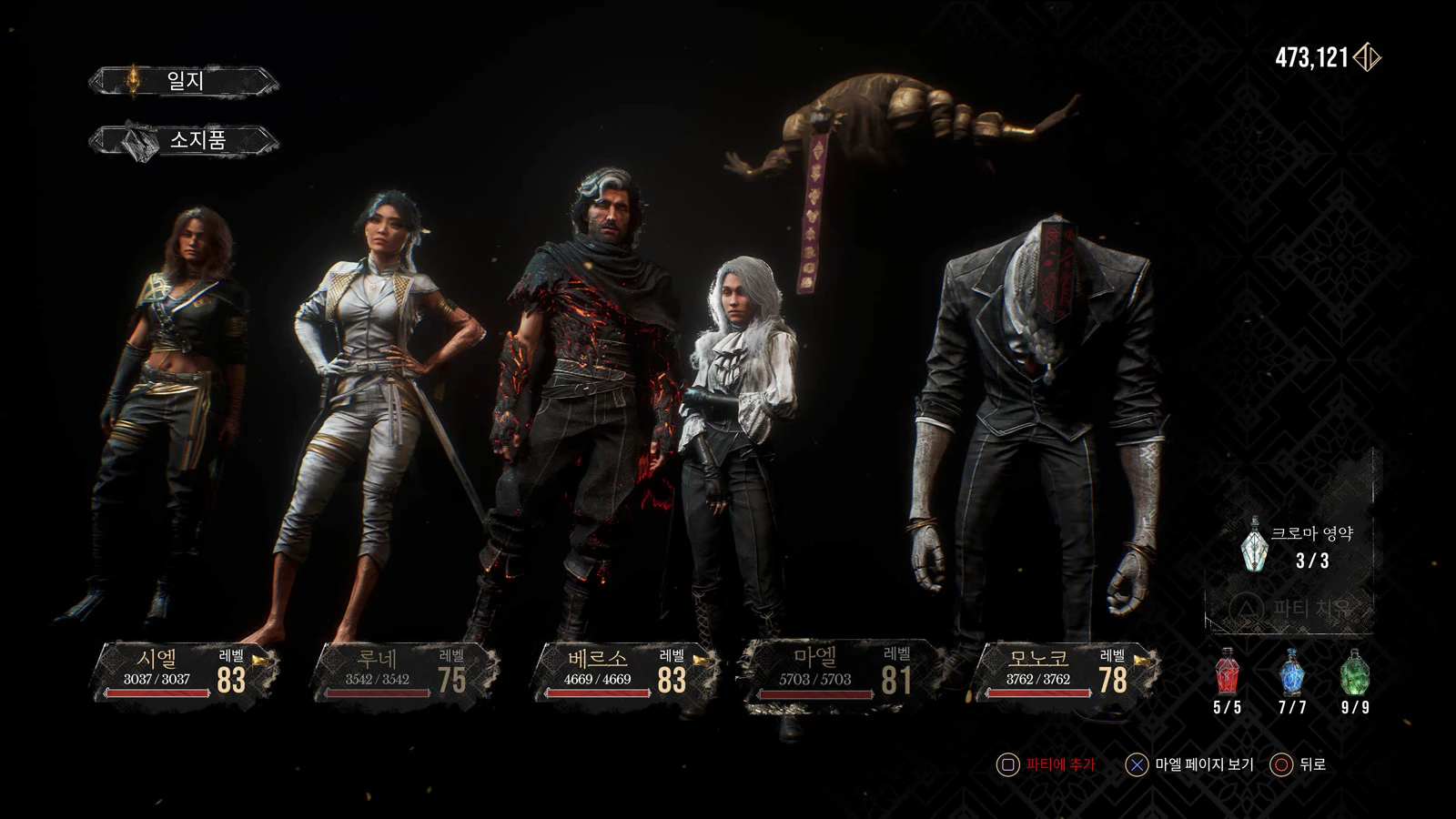Open the 일지 journal menu
The image size is (1456, 819).
click(x=184, y=81)
